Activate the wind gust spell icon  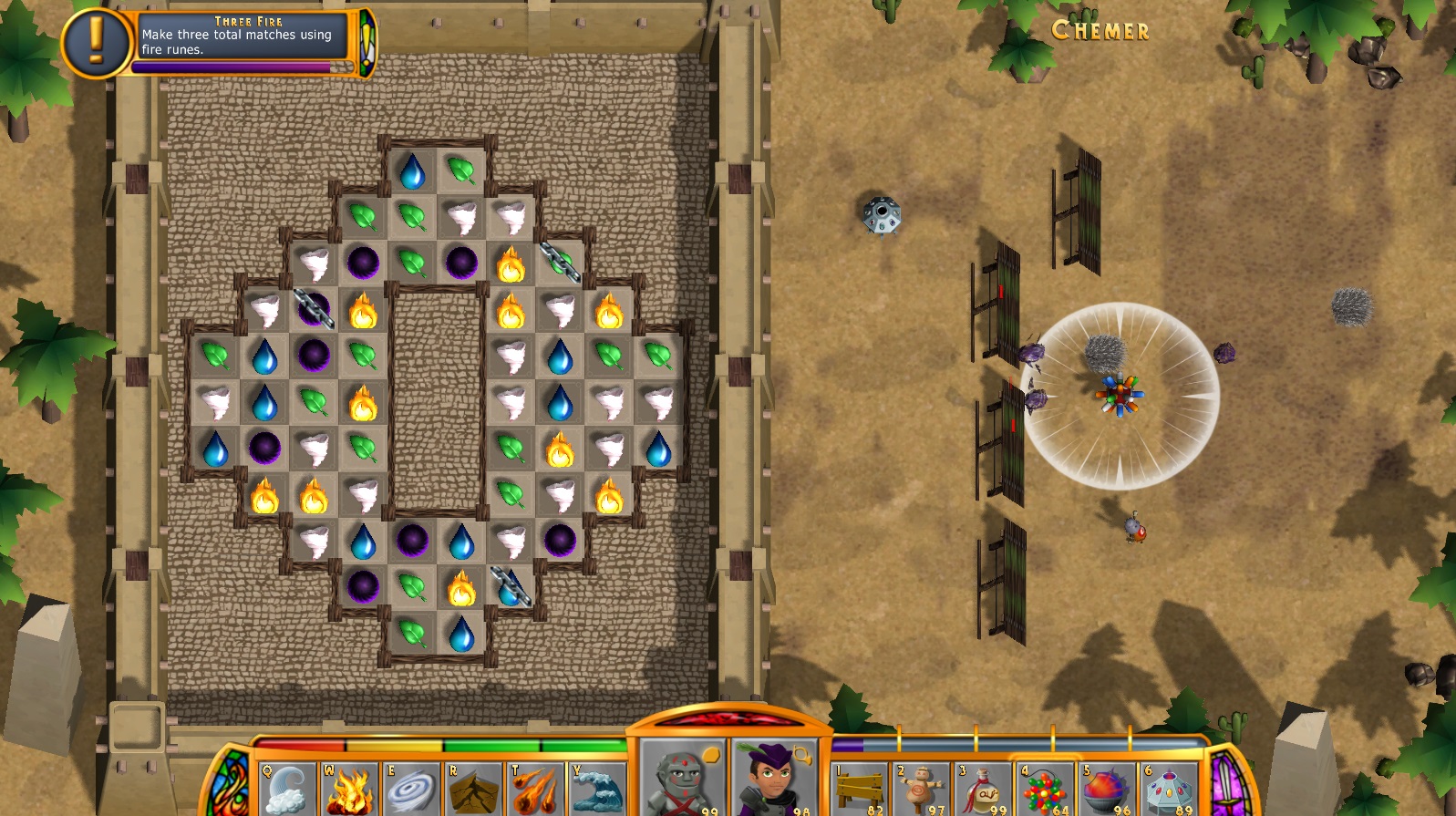[x=287, y=790]
